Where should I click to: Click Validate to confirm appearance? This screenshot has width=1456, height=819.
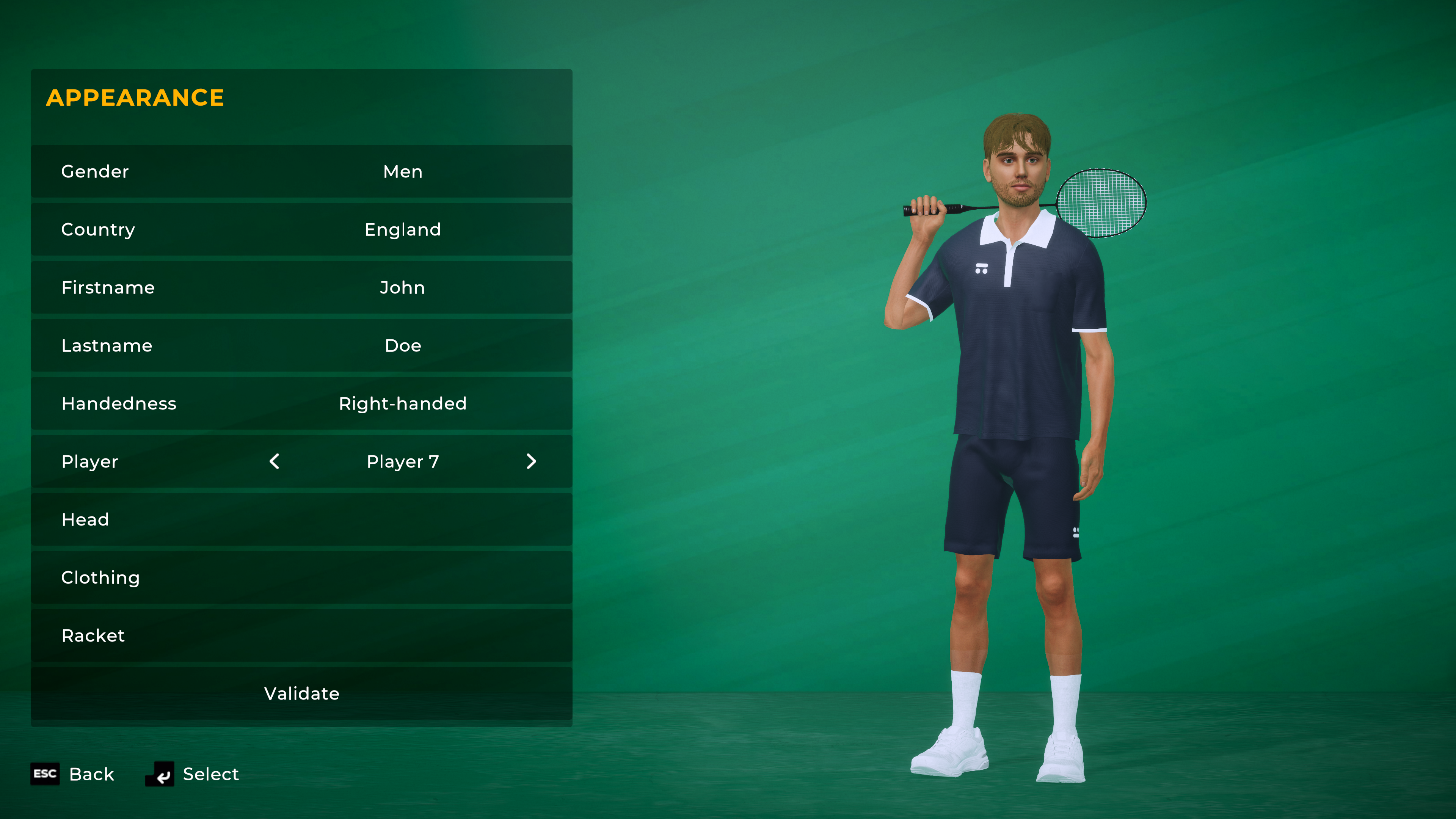pyautogui.click(x=301, y=693)
